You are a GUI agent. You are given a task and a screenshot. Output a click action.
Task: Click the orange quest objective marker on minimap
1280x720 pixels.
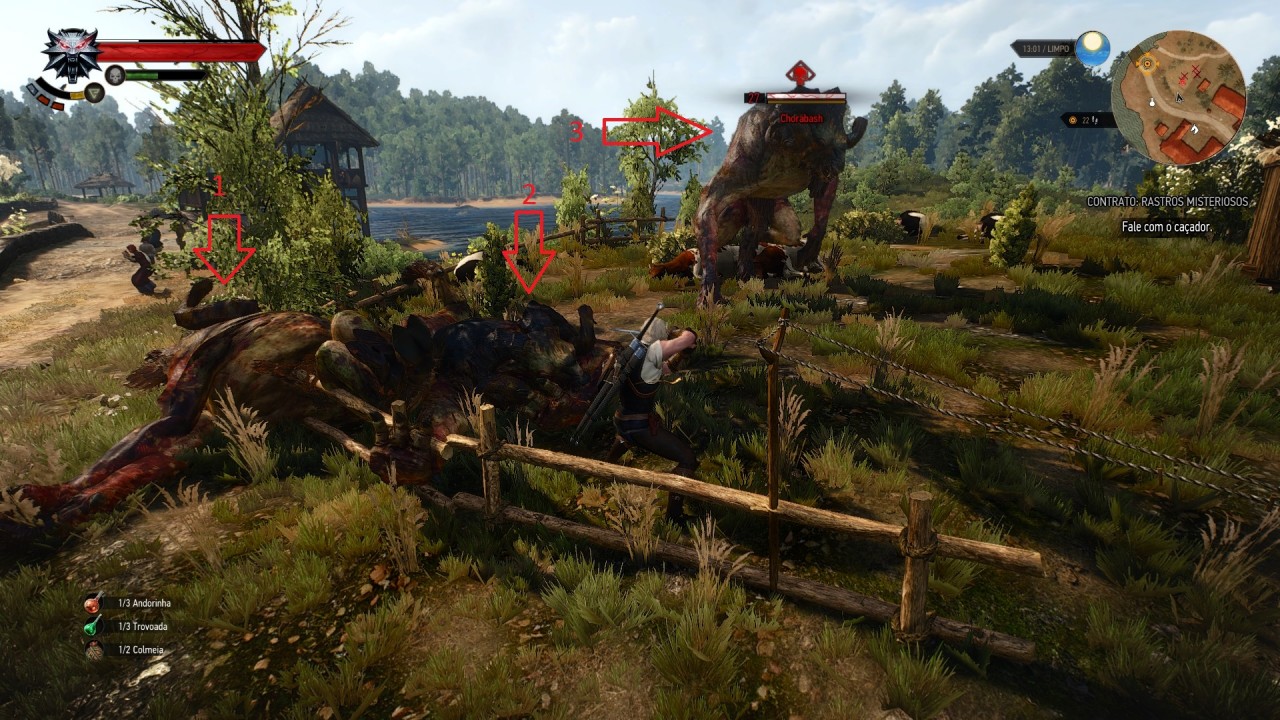point(1147,63)
